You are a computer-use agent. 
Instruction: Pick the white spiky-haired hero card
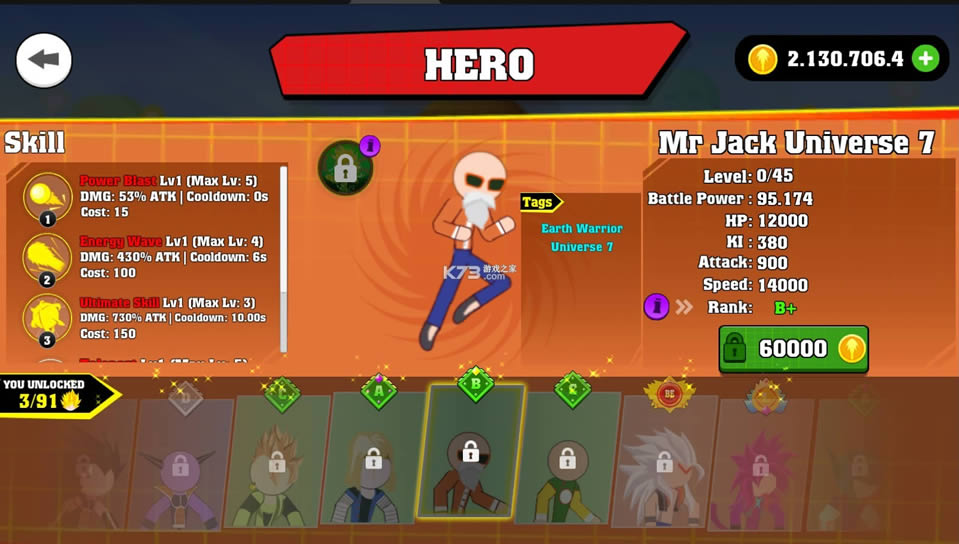pos(663,462)
